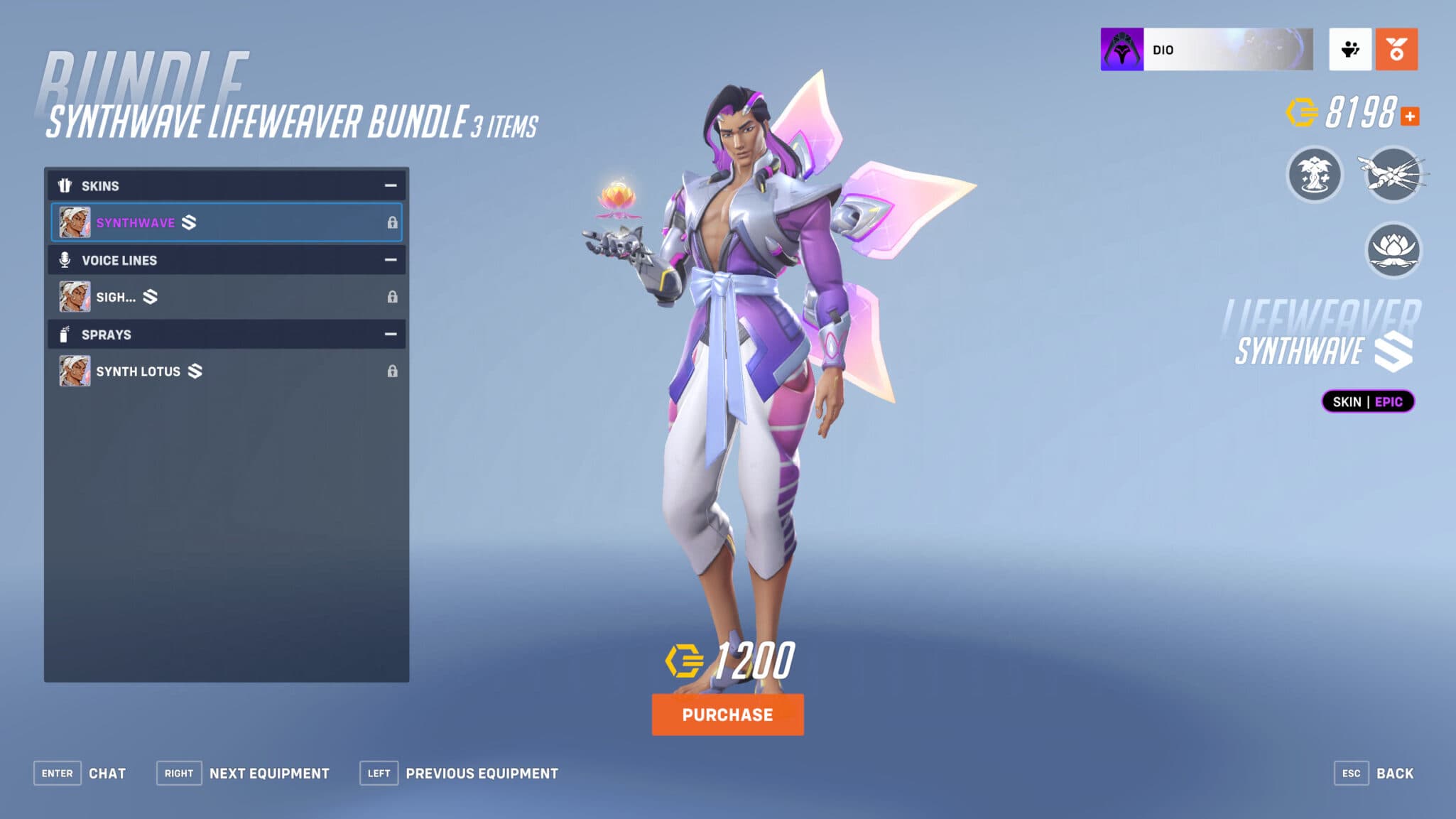Click the lock icon on Synthwave skin

[393, 222]
